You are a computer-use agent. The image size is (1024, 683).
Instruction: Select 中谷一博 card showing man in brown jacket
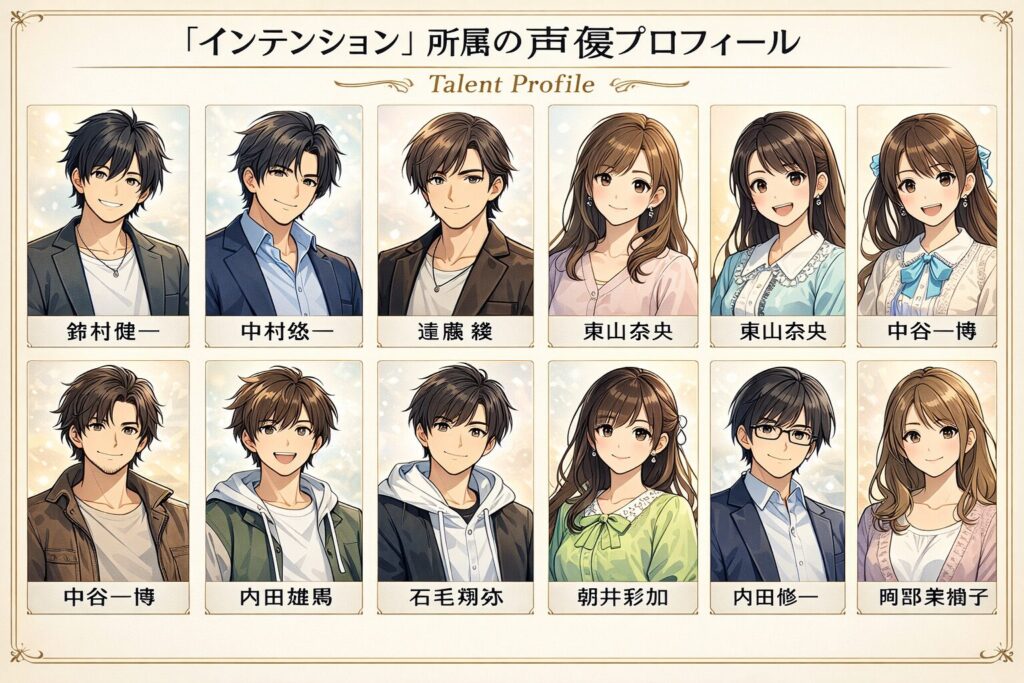[108, 485]
